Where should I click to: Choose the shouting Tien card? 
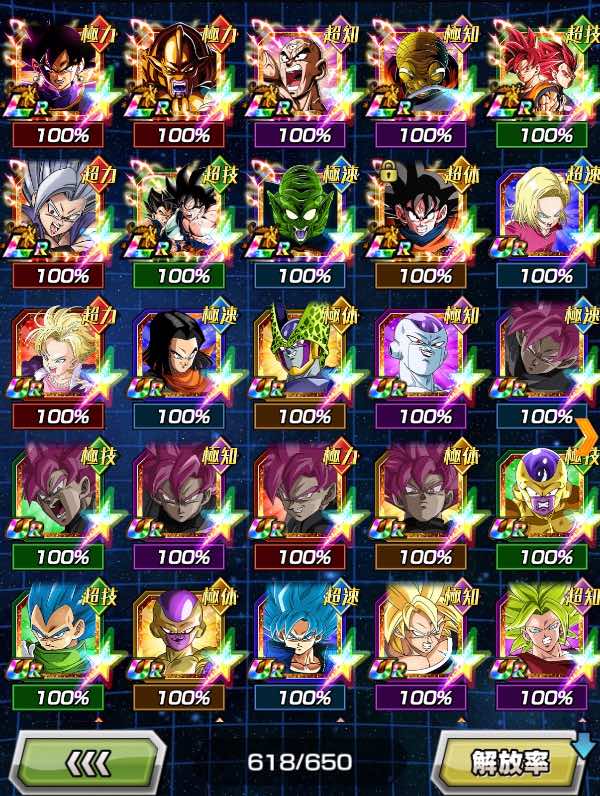[303, 70]
